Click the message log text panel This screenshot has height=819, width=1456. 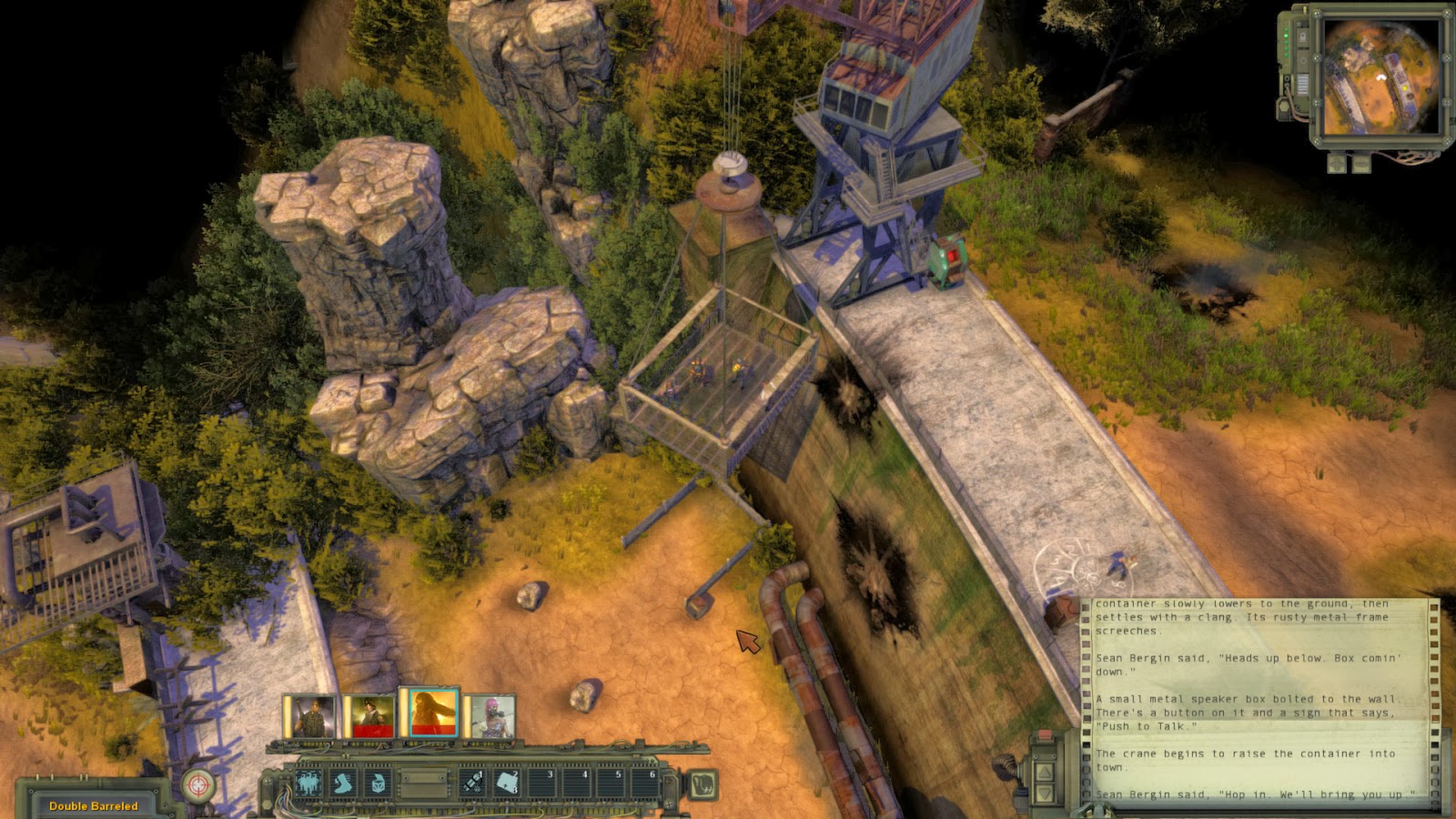pos(1254,699)
